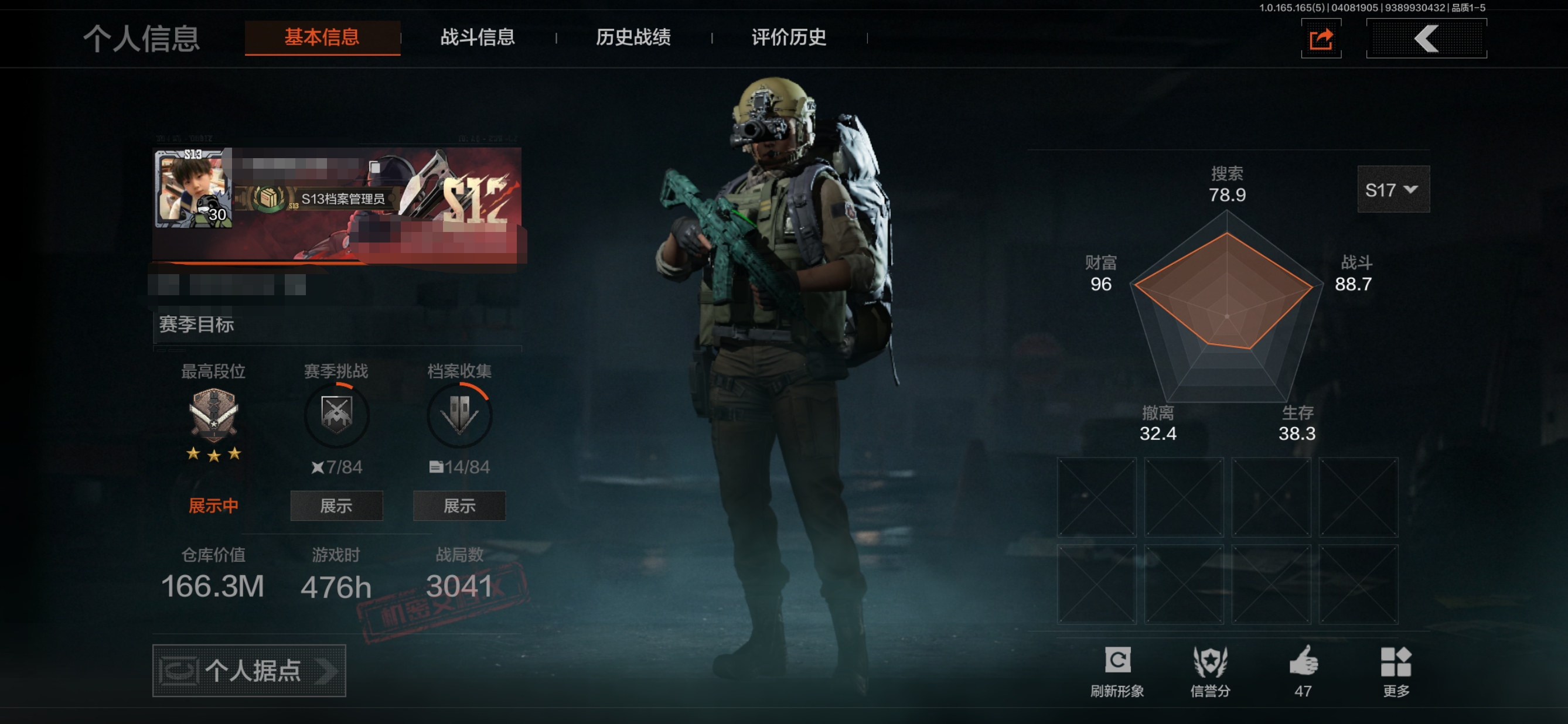Show the 赛季挑战 badge
This screenshot has height=724, width=1568.
click(x=336, y=506)
